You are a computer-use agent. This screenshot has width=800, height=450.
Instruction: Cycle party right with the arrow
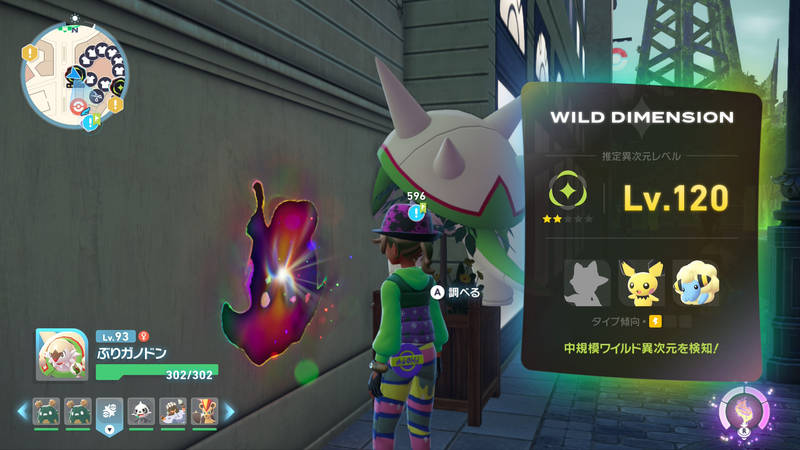pos(229,411)
